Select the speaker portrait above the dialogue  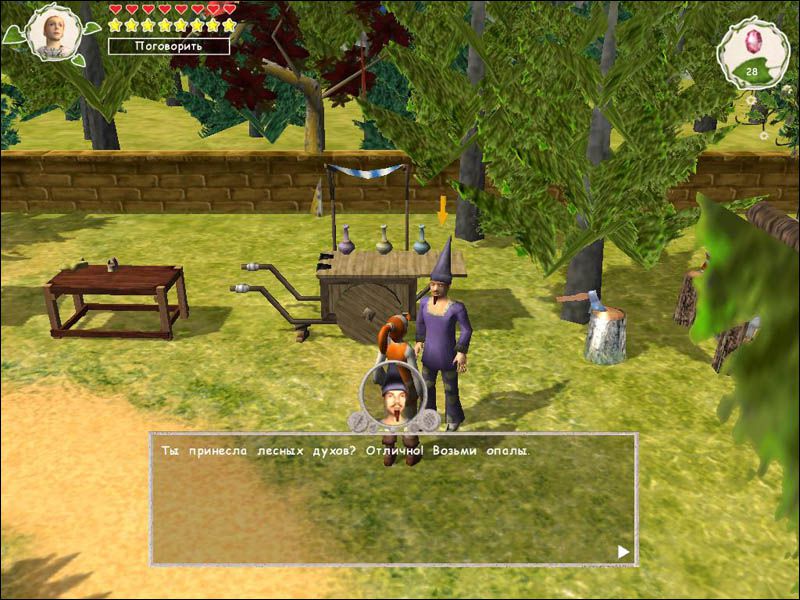pos(392,397)
